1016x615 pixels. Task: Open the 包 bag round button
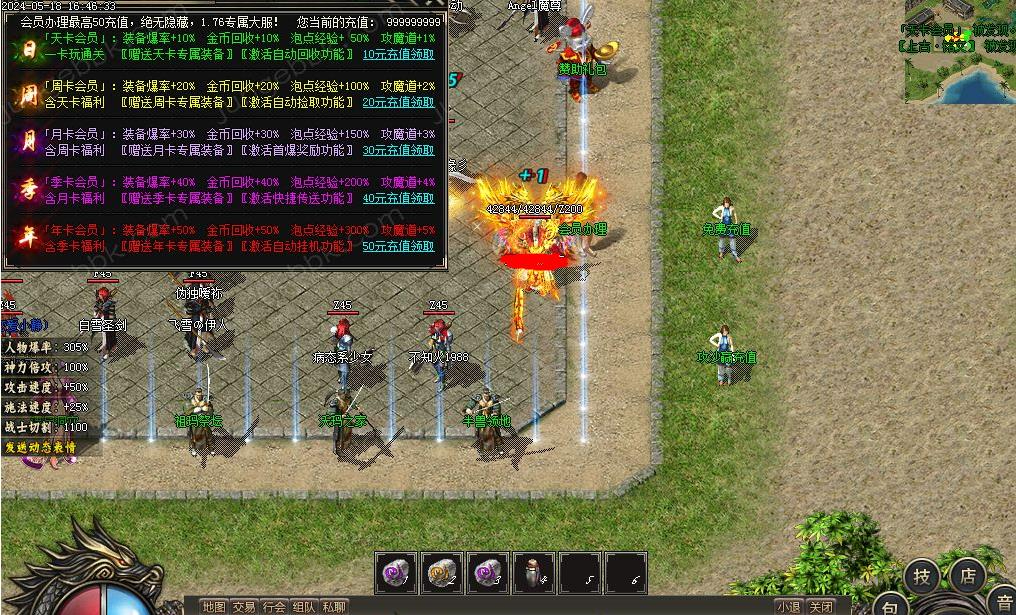[890, 605]
